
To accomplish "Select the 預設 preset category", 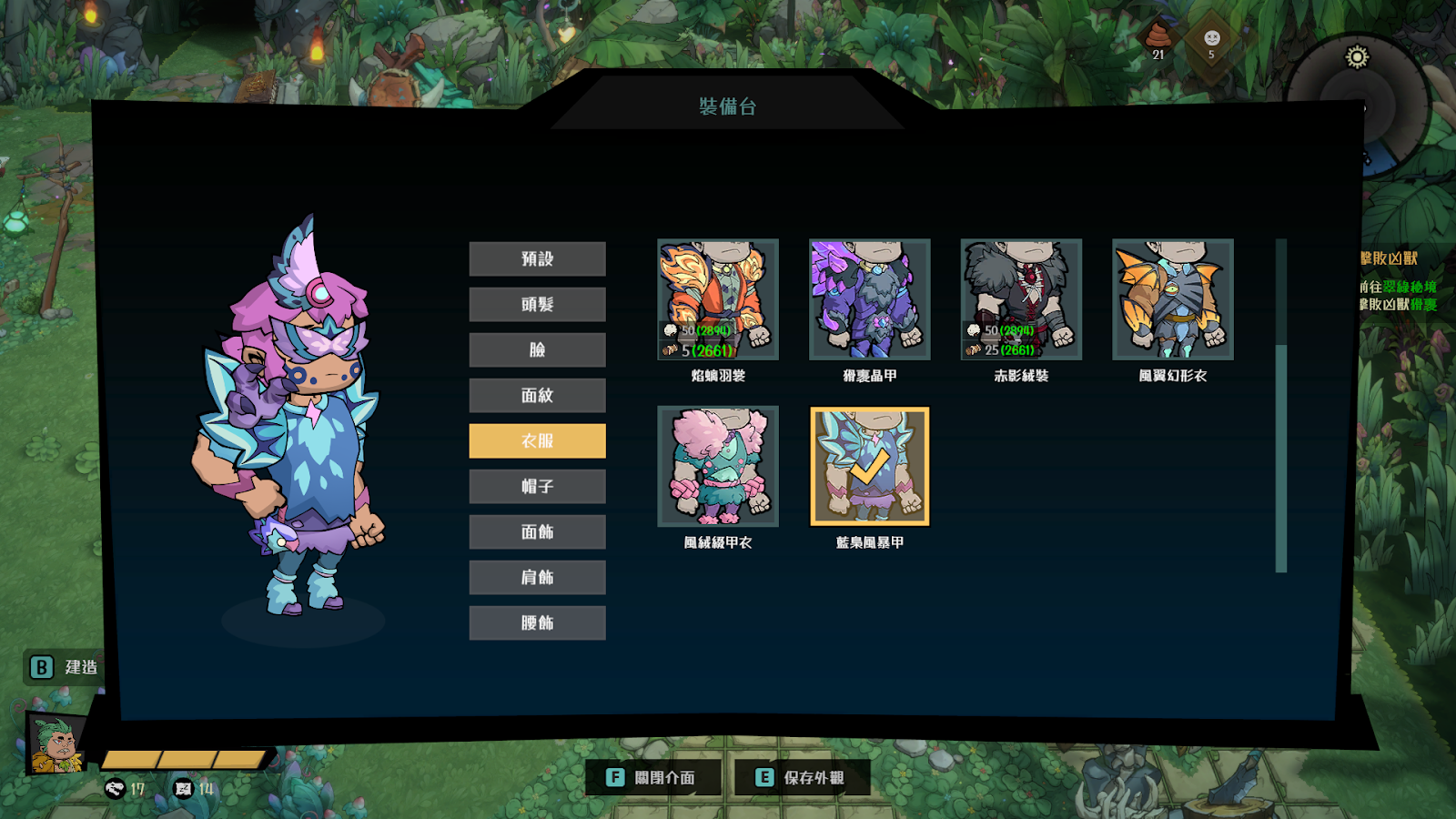I will click(537, 258).
